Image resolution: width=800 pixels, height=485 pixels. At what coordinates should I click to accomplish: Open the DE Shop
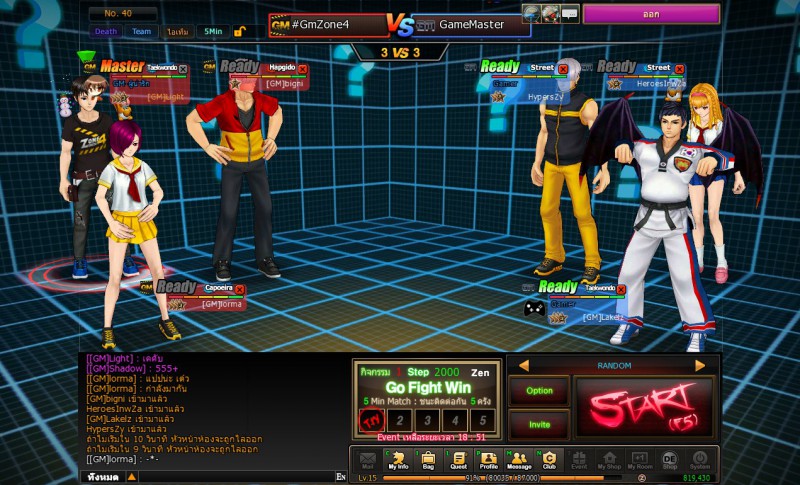[x=670, y=460]
